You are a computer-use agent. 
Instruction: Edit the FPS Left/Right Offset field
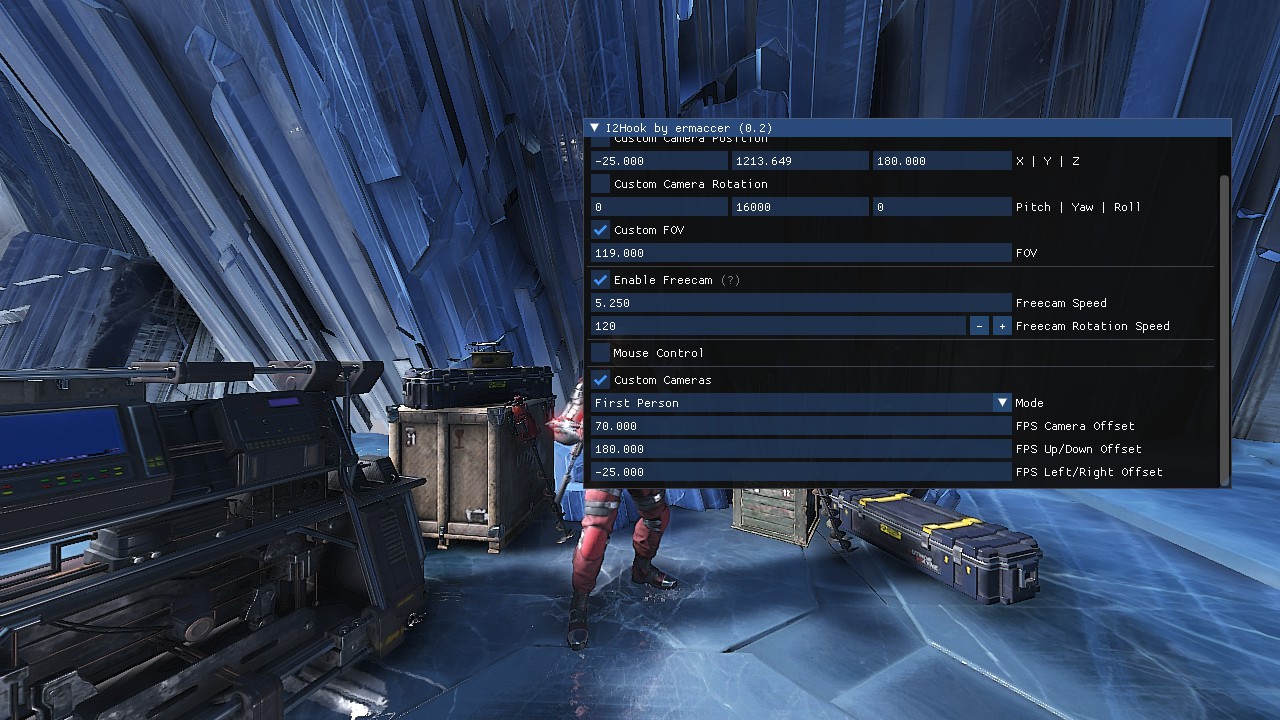[800, 472]
